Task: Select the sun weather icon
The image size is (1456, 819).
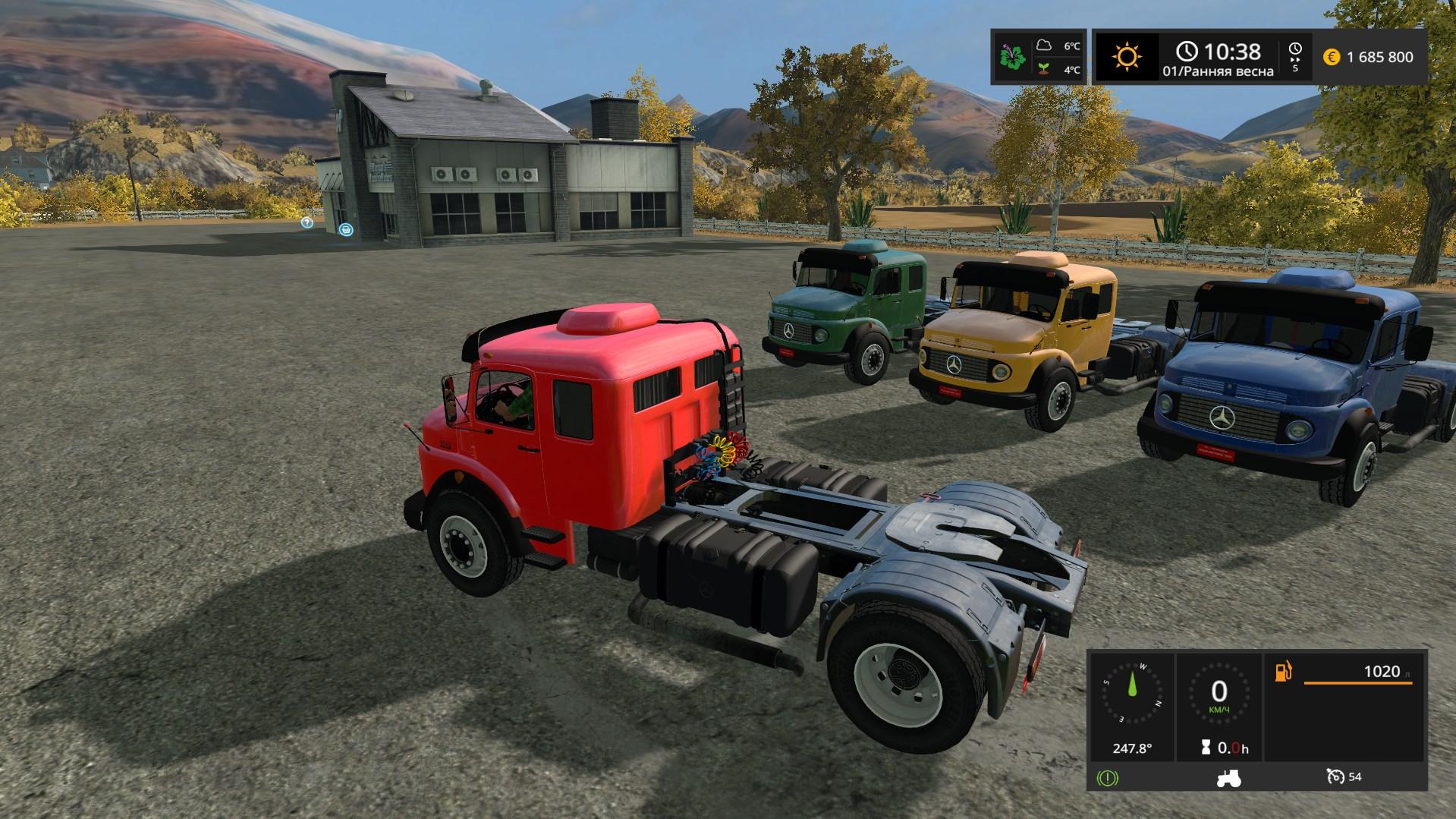Action: pos(1127,57)
